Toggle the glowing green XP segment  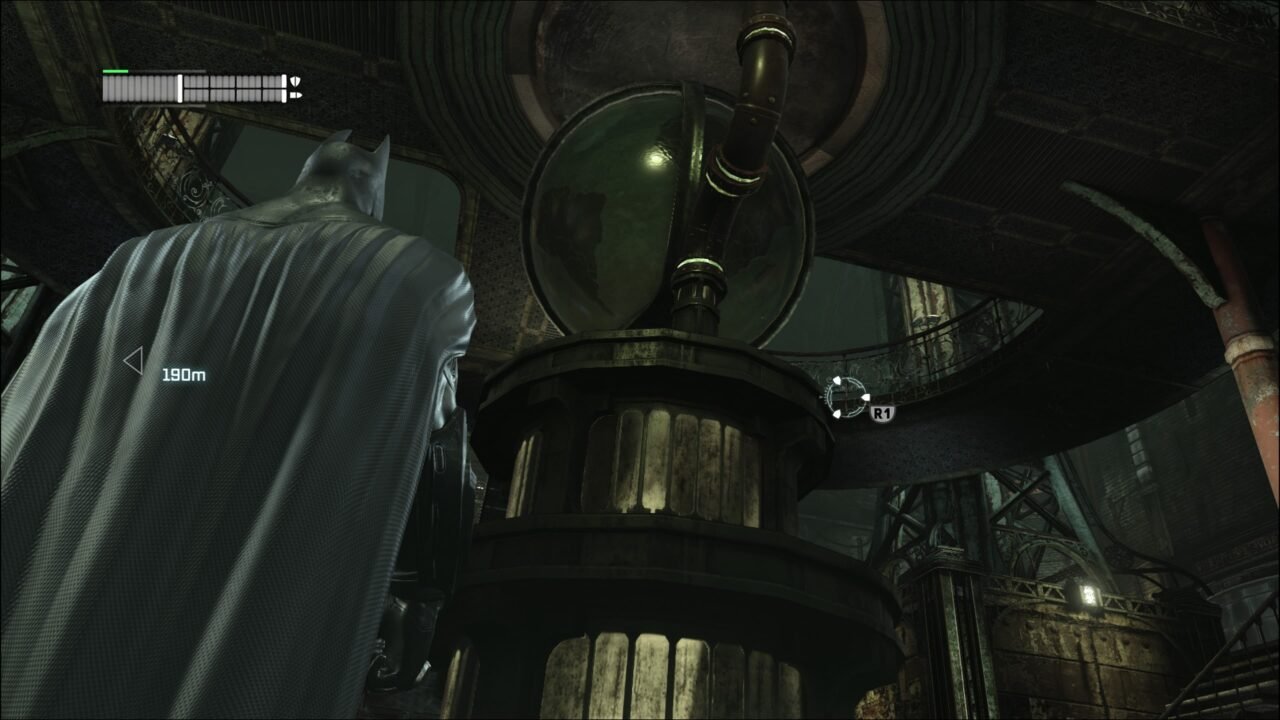(x=115, y=71)
